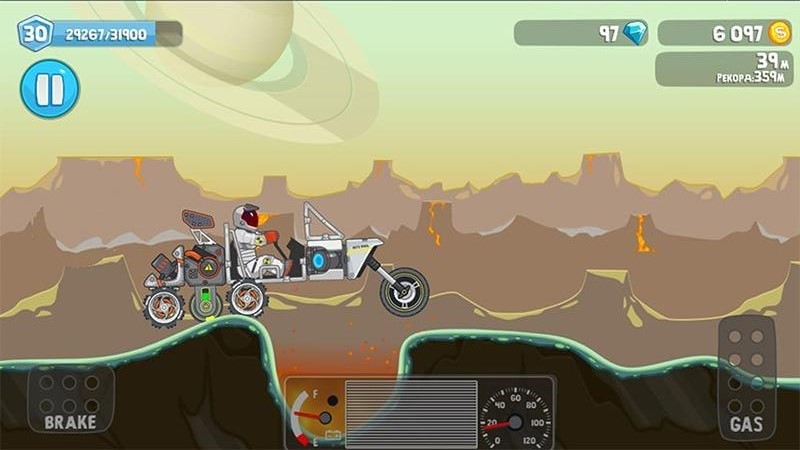
Task: Click the level 30 hexagon badge
Action: pos(34,33)
